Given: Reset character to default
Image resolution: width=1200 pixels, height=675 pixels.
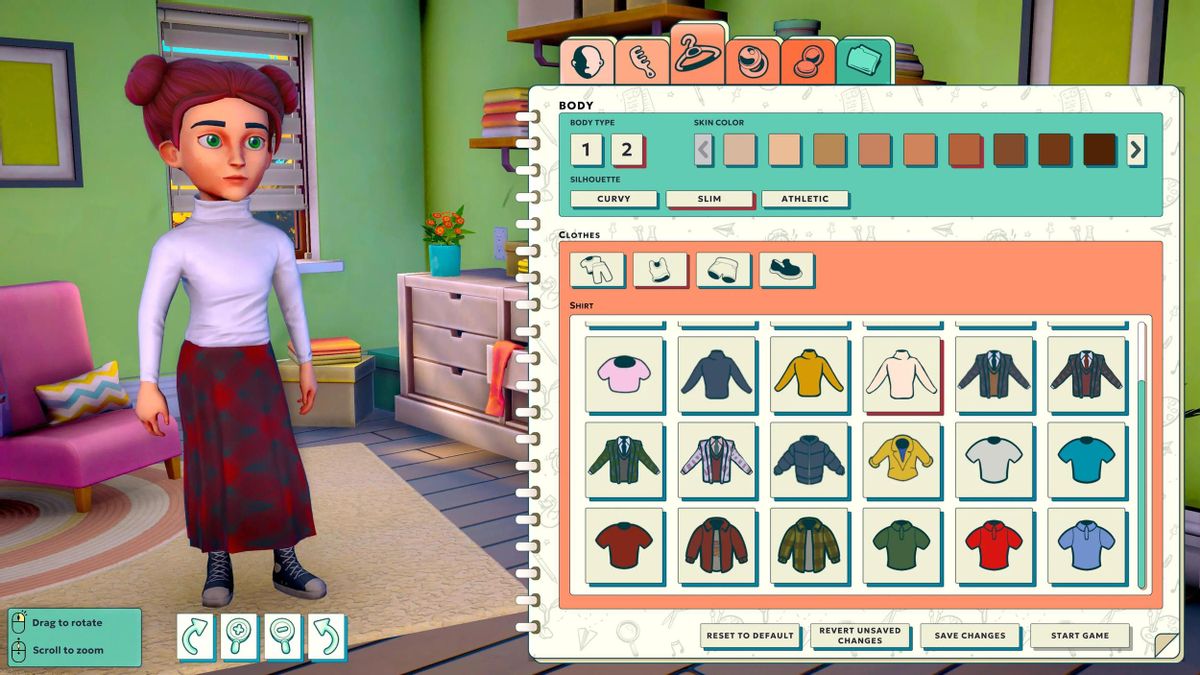Looking at the screenshot, I should coord(748,635).
